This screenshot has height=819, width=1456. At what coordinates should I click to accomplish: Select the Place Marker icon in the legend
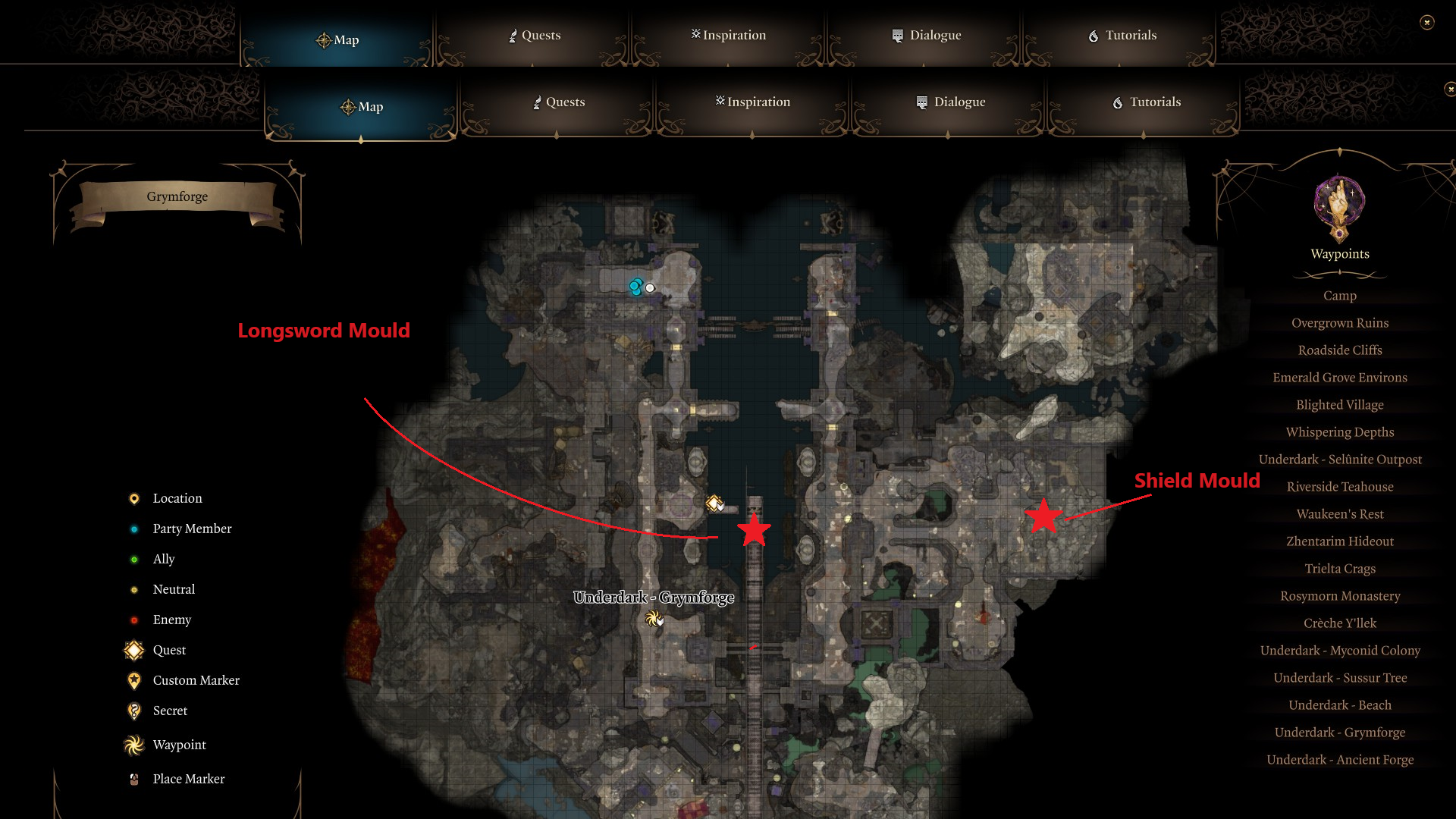[x=134, y=779]
